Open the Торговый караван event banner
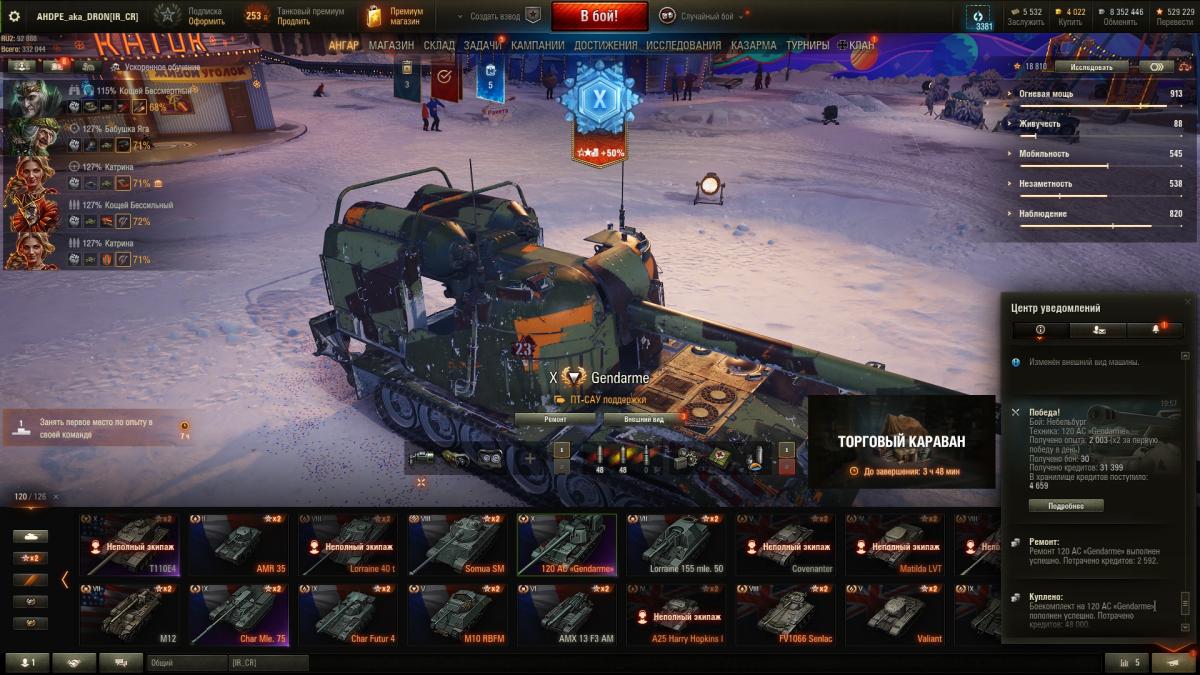Screen dimensions: 1200x675 point(901,445)
